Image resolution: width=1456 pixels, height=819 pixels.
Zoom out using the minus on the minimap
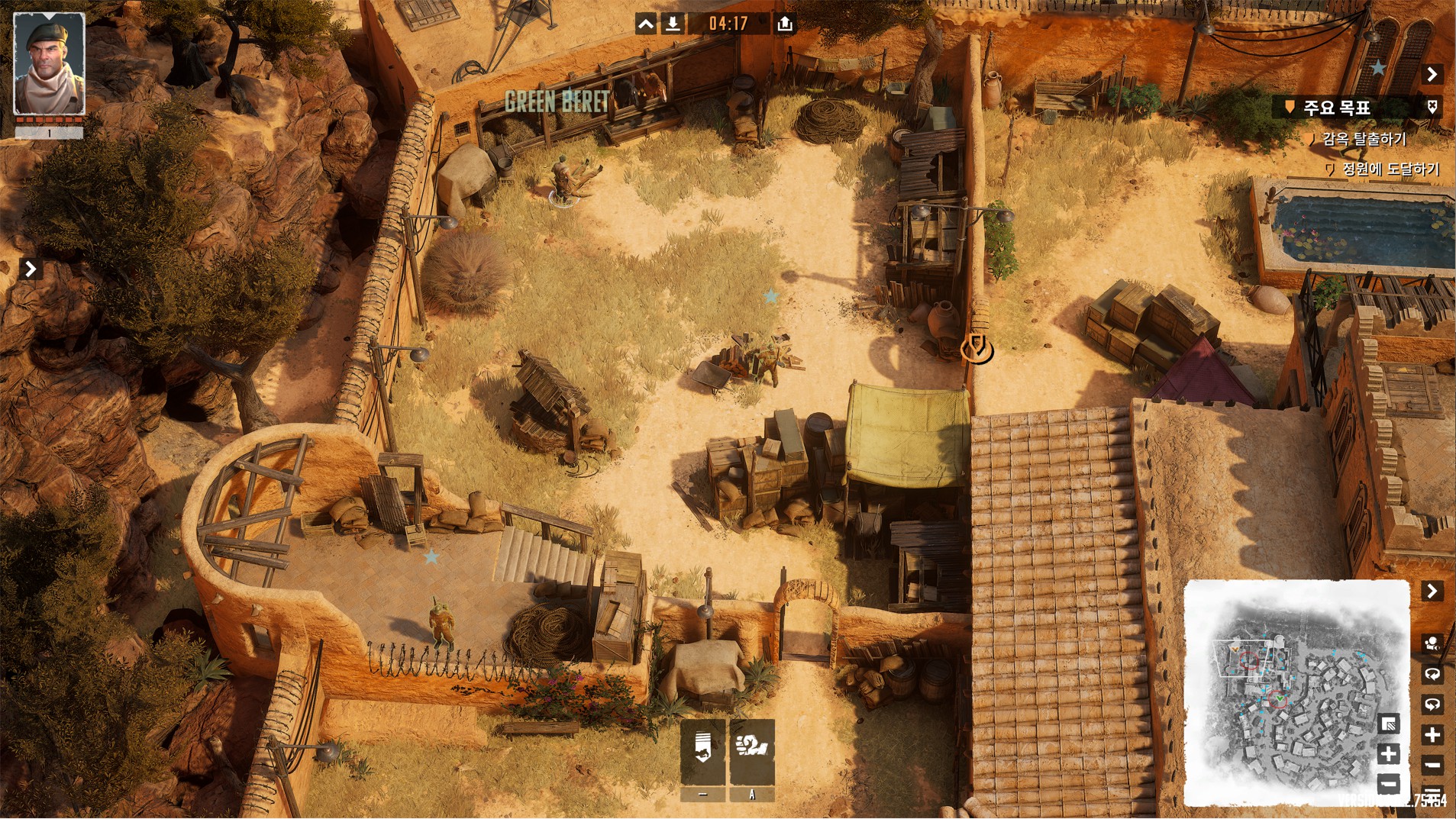1389,783
